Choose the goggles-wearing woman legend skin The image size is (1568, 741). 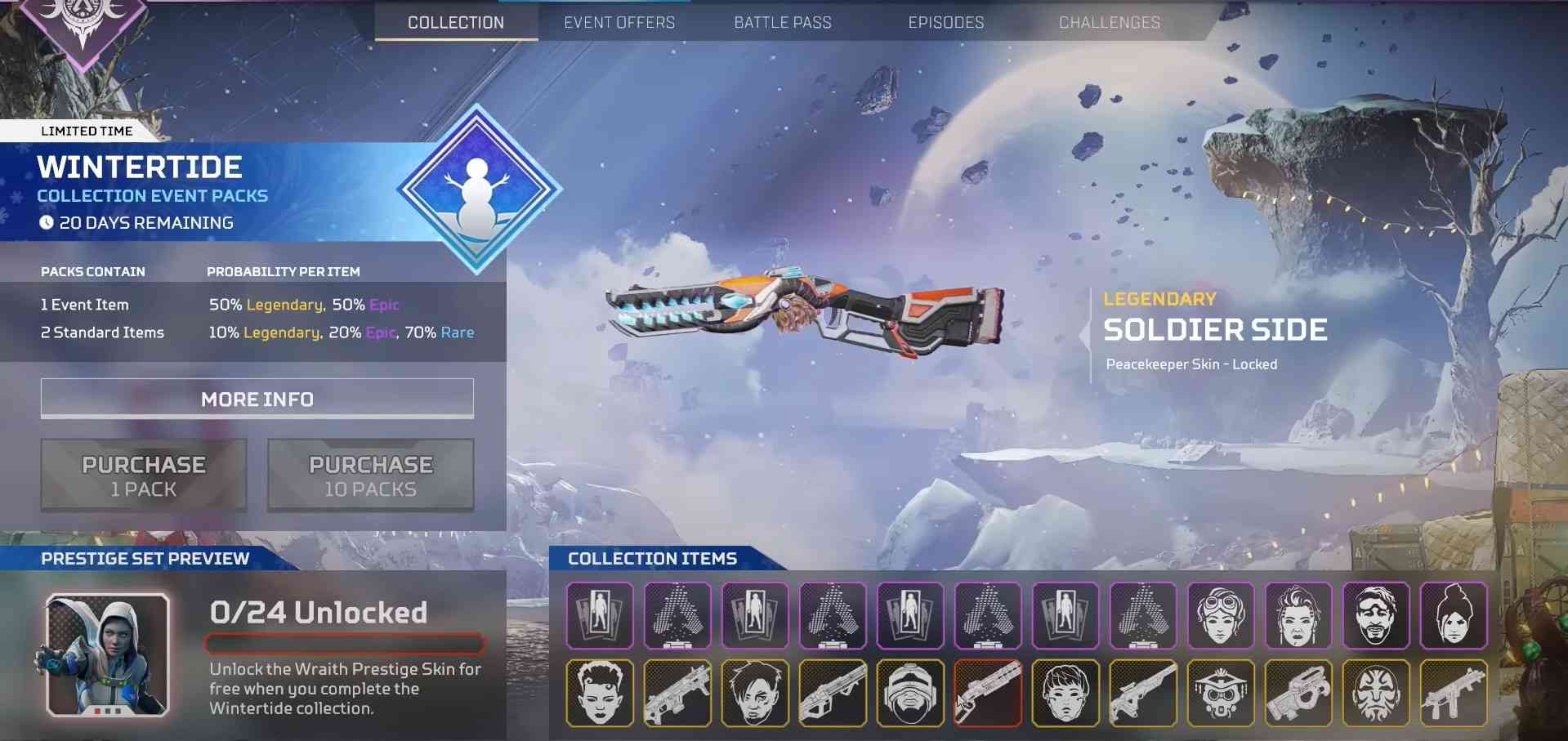[x=1221, y=615]
